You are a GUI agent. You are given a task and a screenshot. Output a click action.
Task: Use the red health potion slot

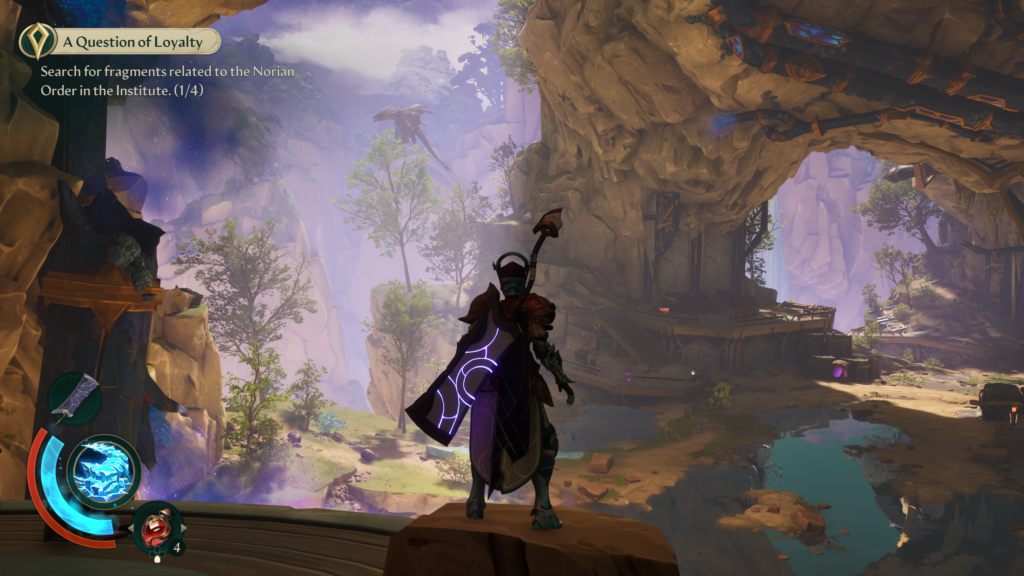pos(158,526)
